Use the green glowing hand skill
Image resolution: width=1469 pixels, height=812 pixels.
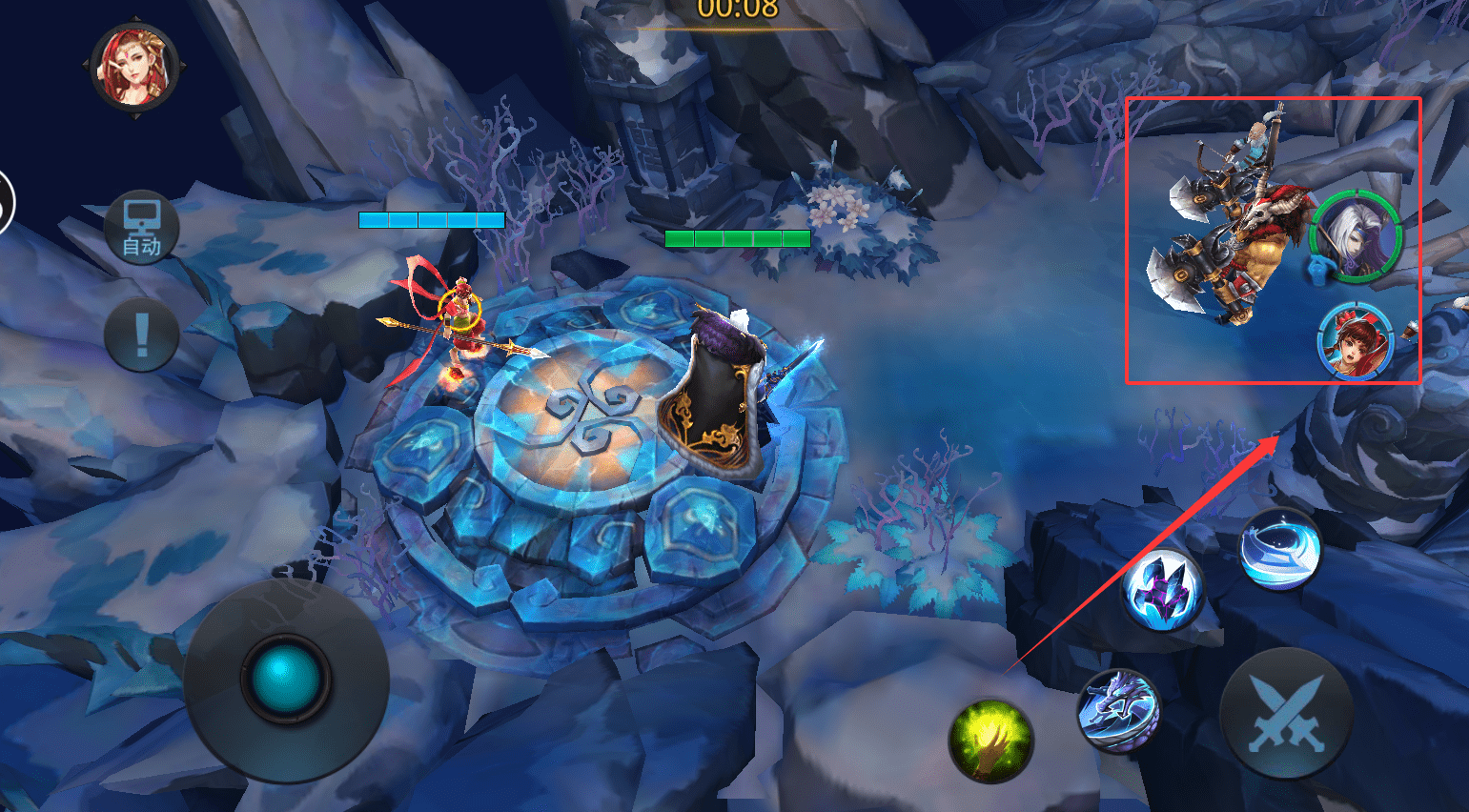tap(990, 741)
